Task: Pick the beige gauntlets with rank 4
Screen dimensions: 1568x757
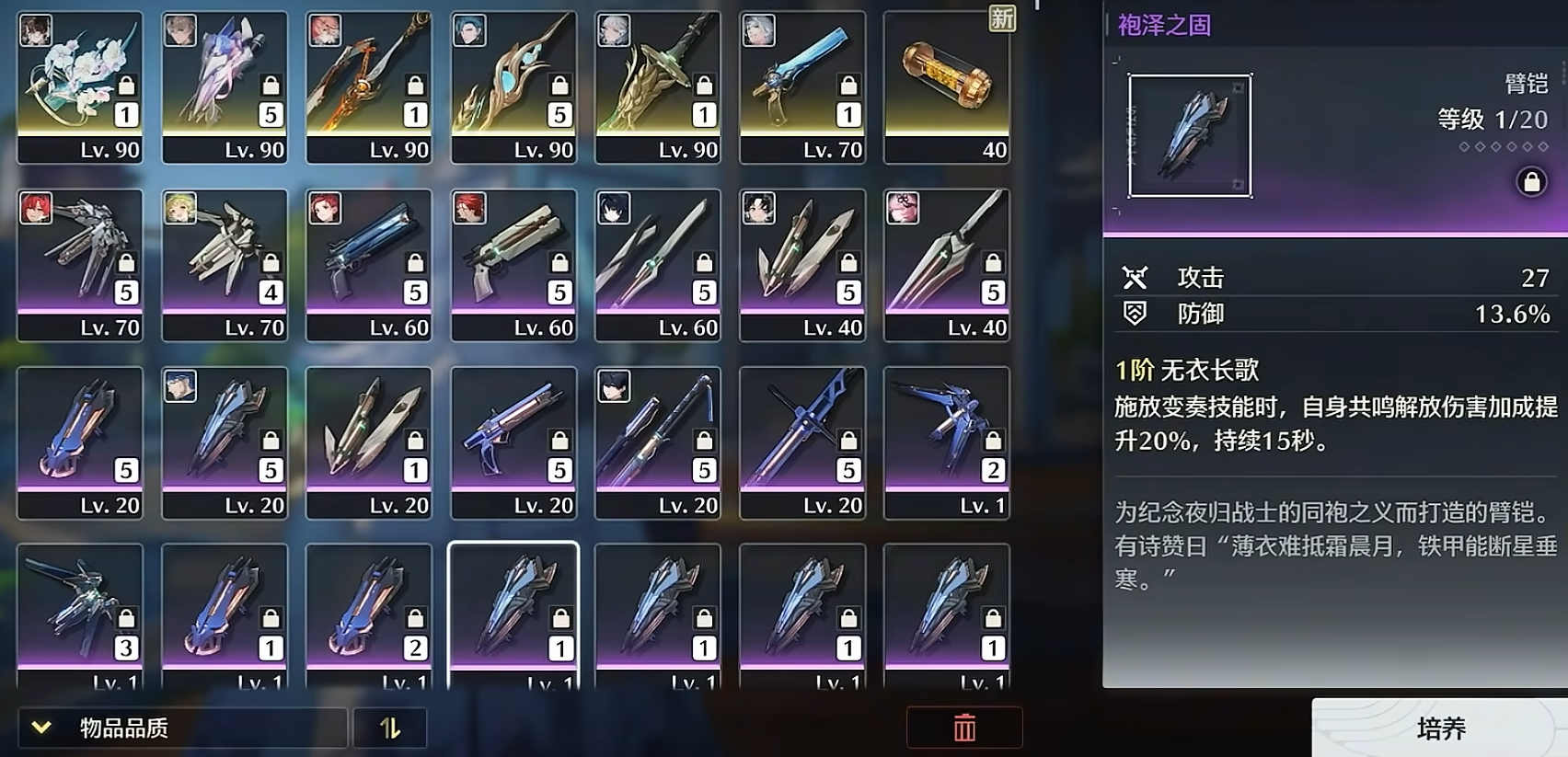Action: pyautogui.click(x=225, y=265)
